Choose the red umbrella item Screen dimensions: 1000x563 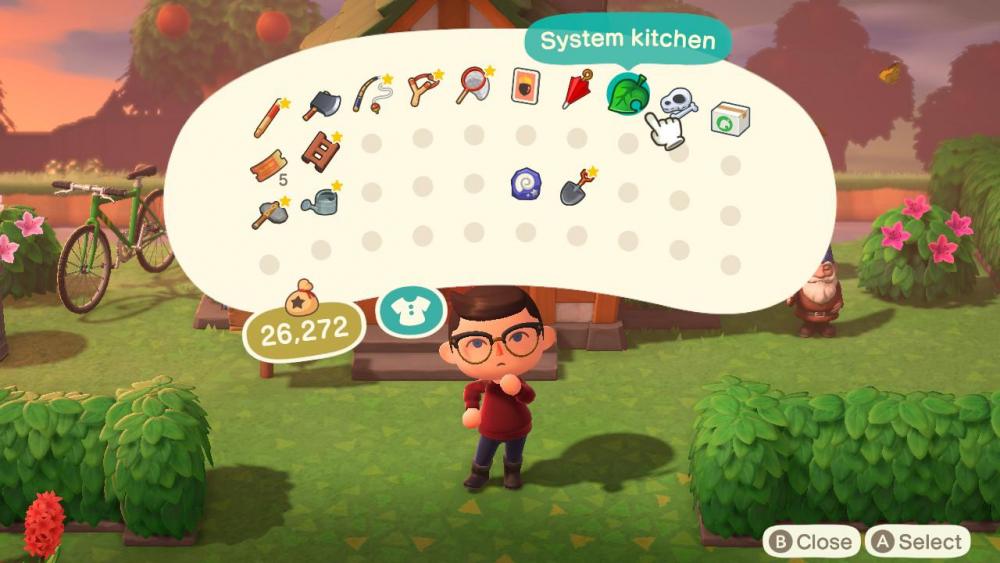point(577,88)
